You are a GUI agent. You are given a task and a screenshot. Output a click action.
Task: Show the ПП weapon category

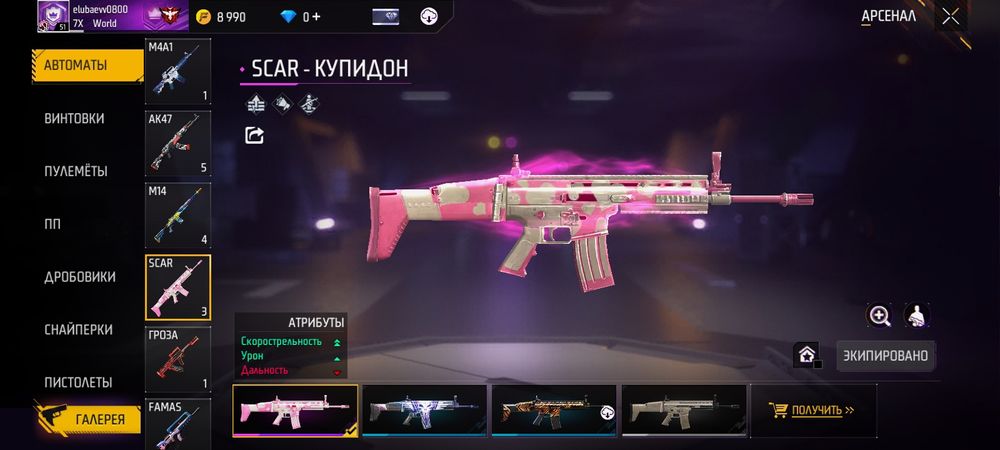54,224
